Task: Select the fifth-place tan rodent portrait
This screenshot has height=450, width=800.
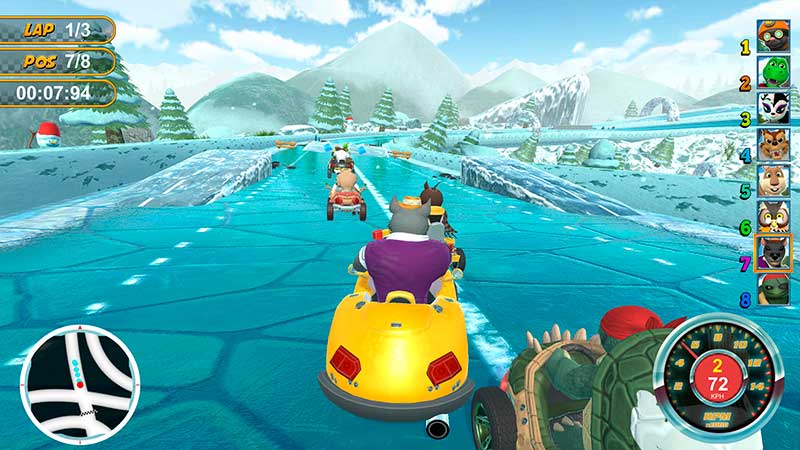Action: tap(773, 181)
